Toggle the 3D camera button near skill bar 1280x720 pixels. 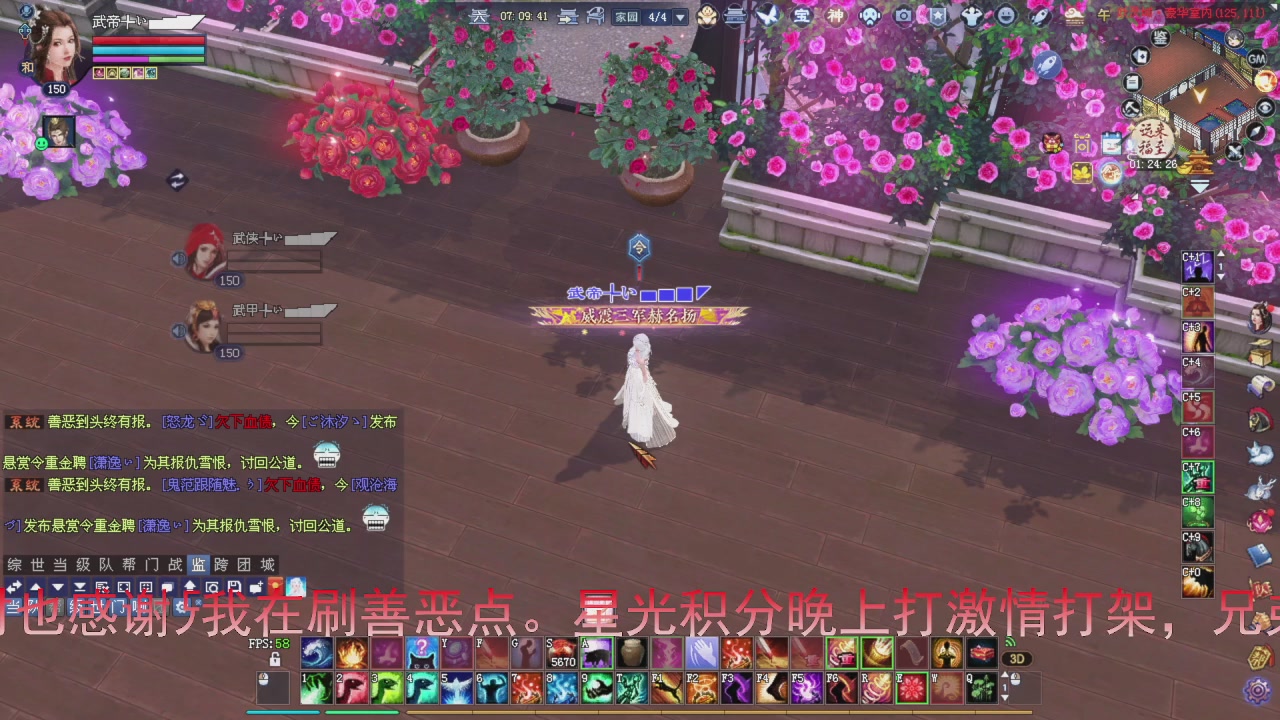tap(1017, 658)
